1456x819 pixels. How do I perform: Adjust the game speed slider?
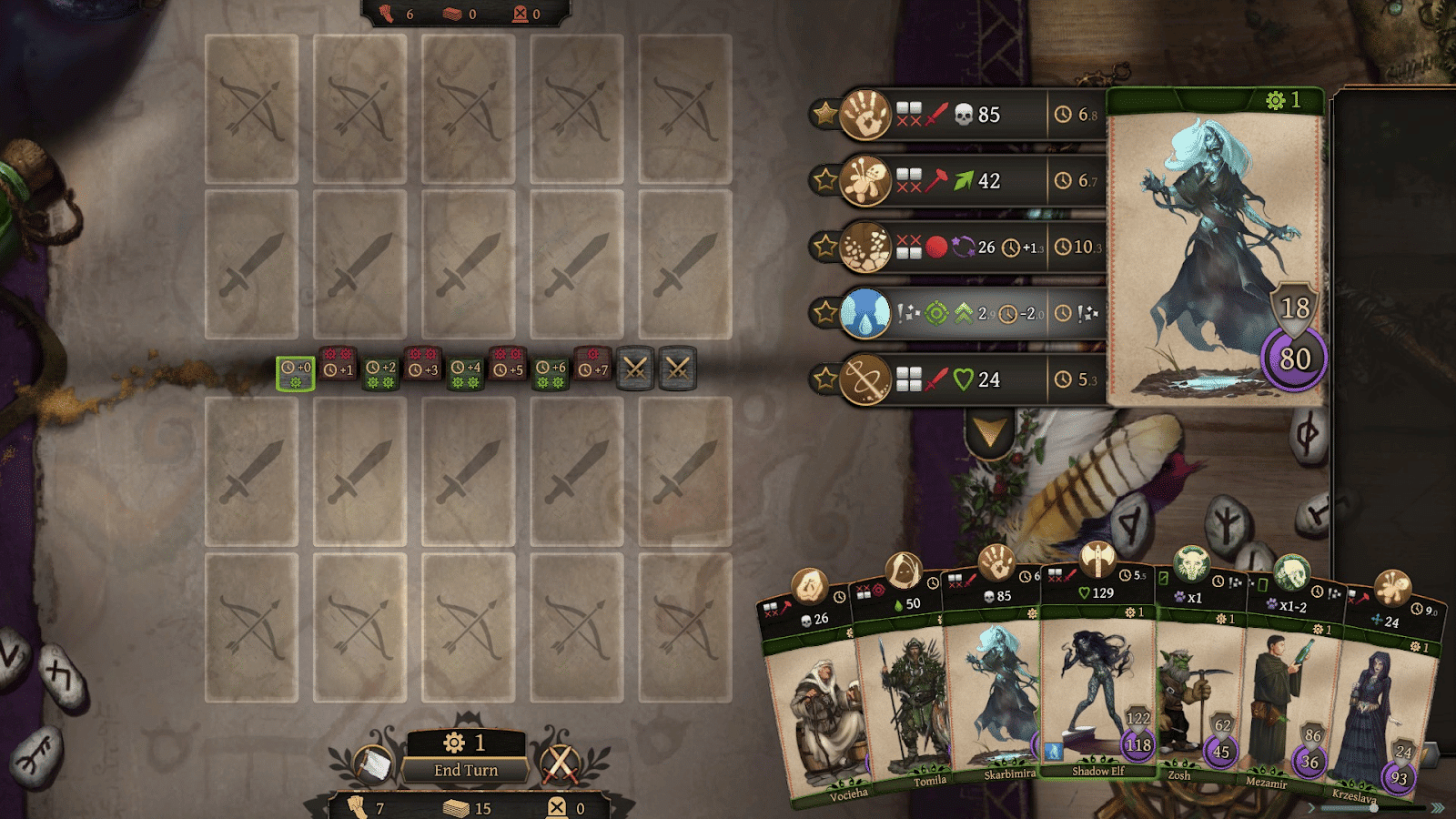point(1373,807)
